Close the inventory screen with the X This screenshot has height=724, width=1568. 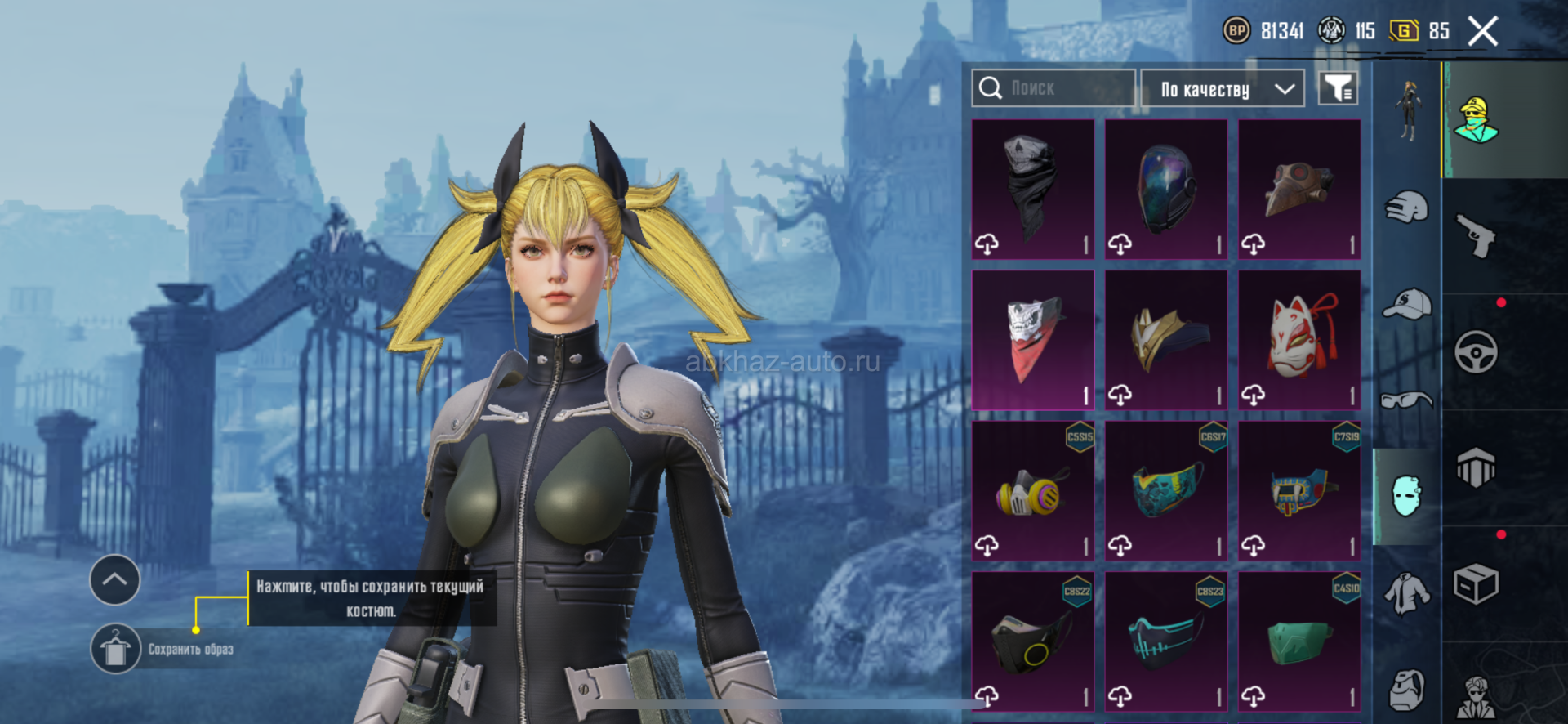(1482, 32)
